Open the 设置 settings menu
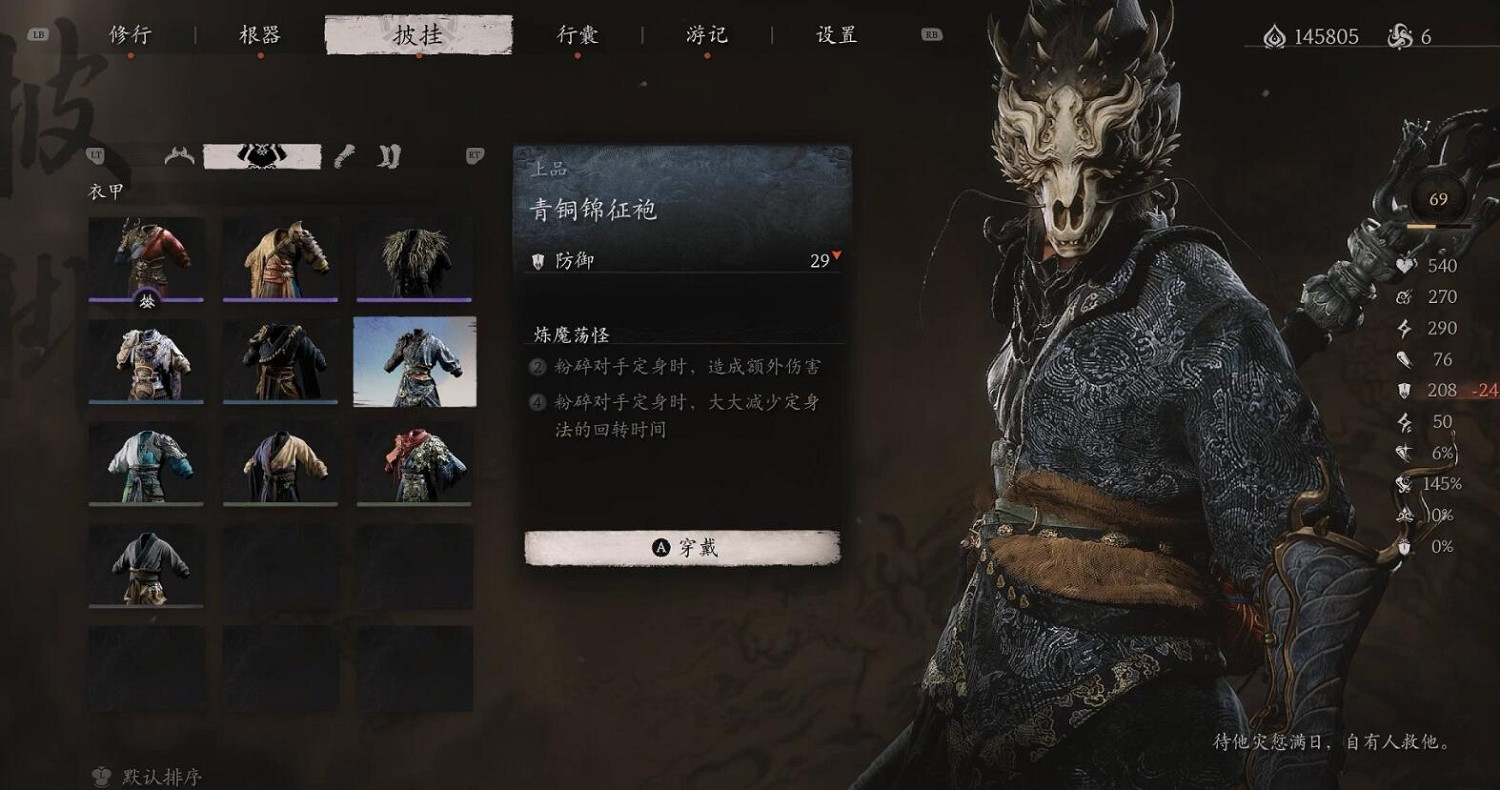Screen dimensions: 1500x790 835,33
